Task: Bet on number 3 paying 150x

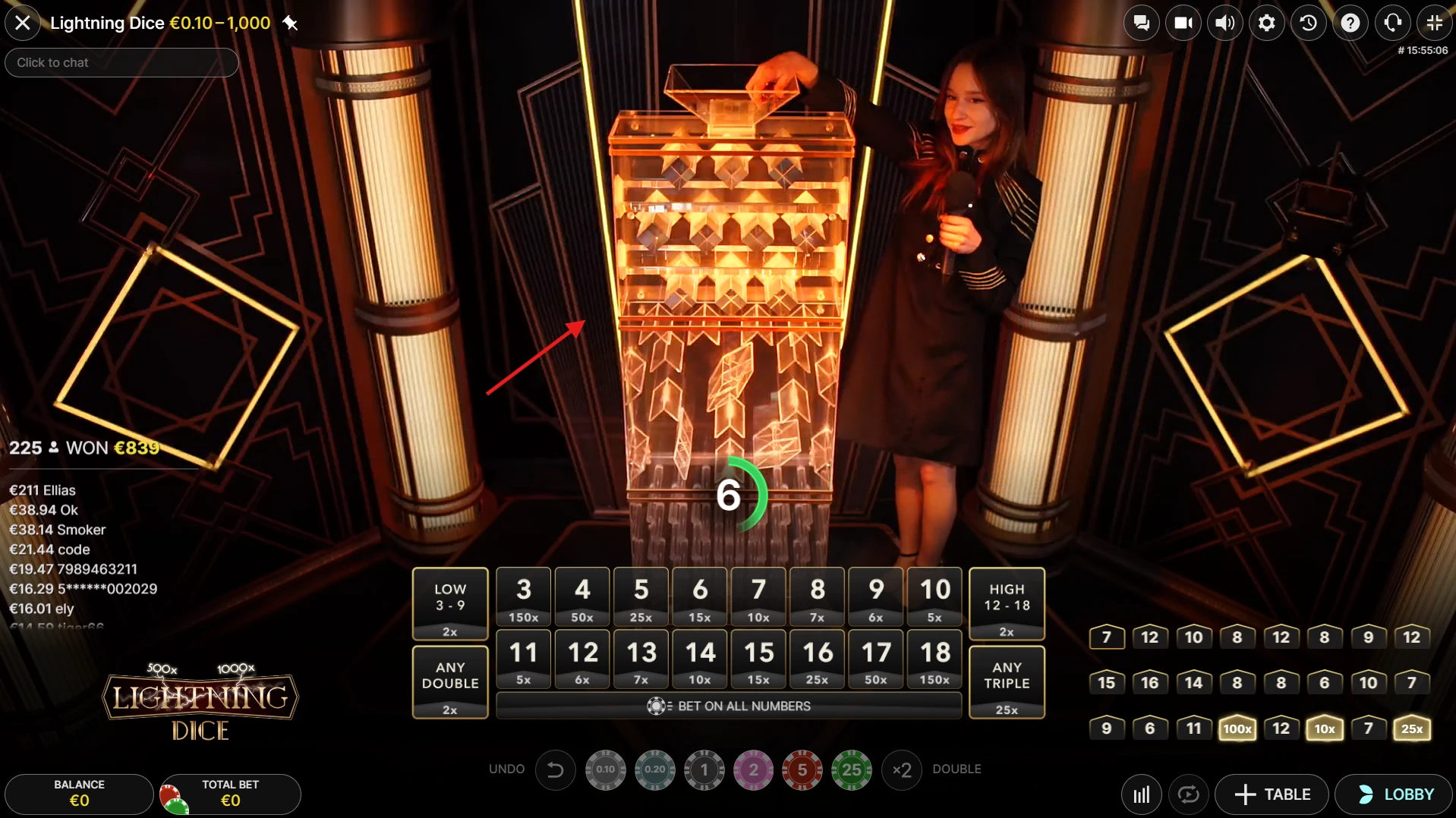Action: coord(524,596)
